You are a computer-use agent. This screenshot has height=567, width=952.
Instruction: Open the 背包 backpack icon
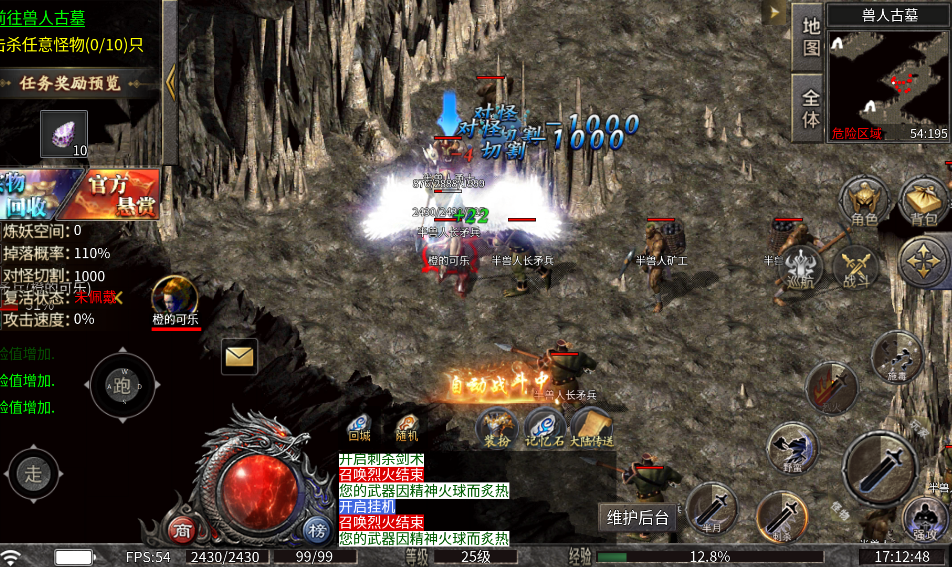click(x=924, y=201)
